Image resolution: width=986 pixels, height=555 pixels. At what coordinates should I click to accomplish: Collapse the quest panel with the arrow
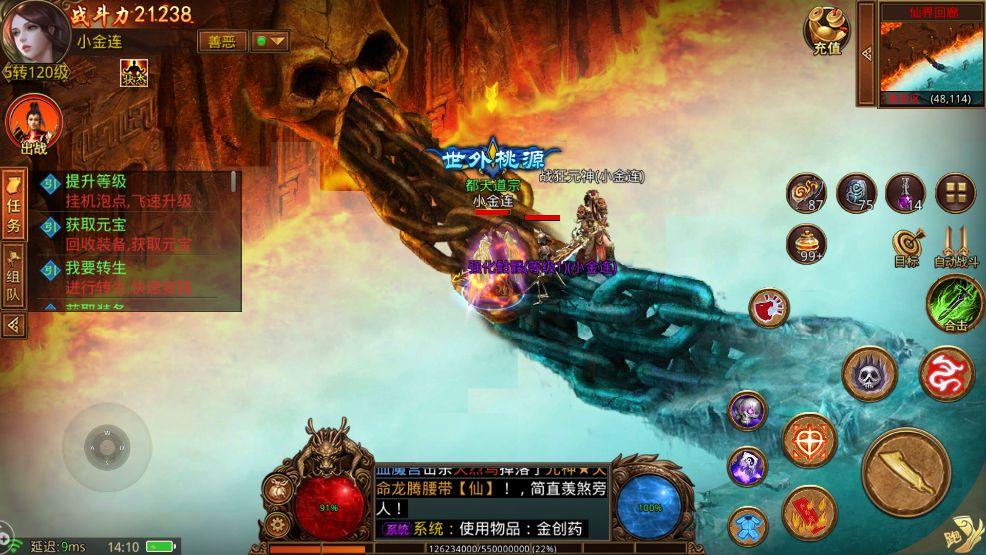pos(14,324)
